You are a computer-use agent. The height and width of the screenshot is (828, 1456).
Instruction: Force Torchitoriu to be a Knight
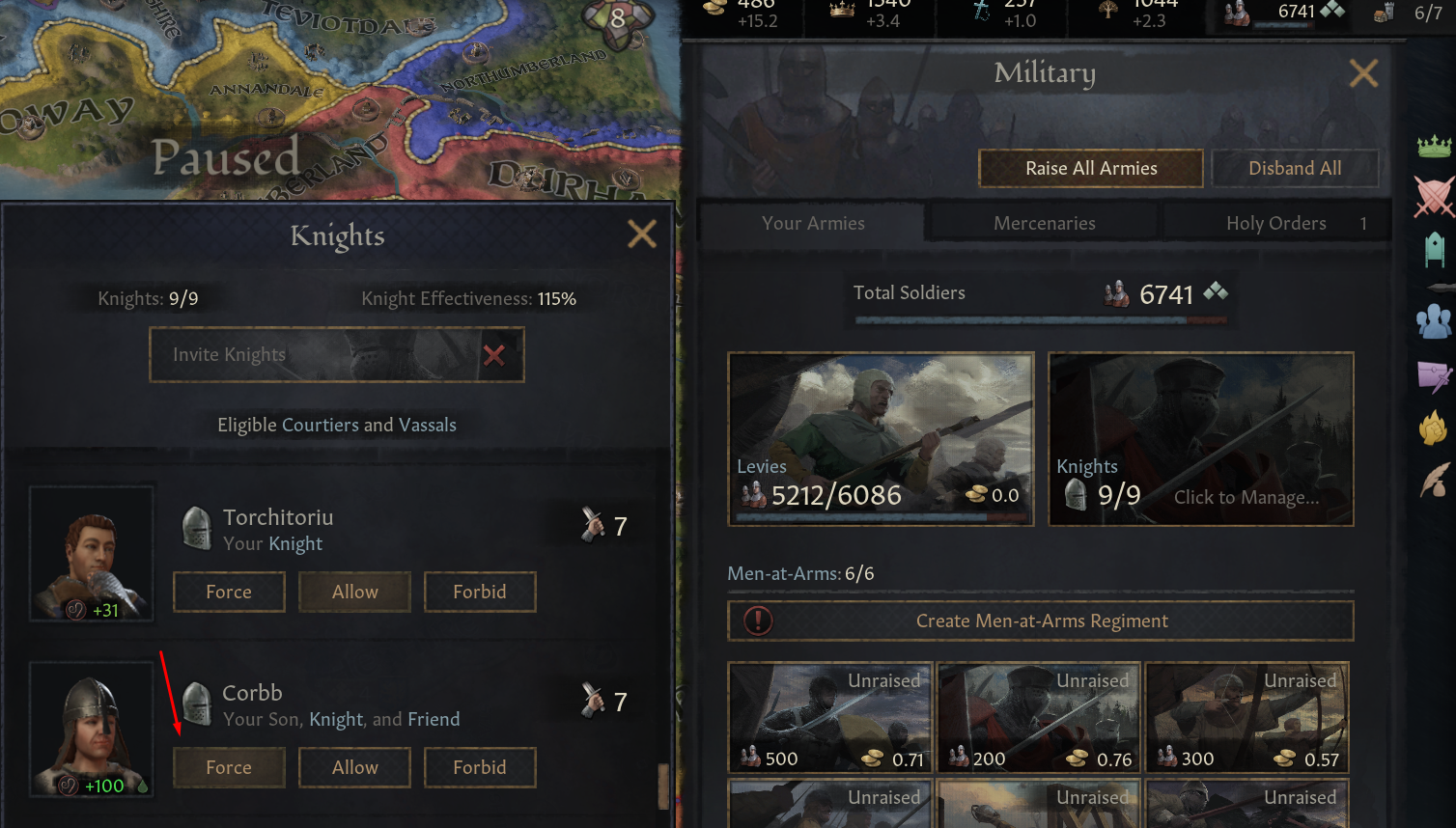tap(229, 592)
